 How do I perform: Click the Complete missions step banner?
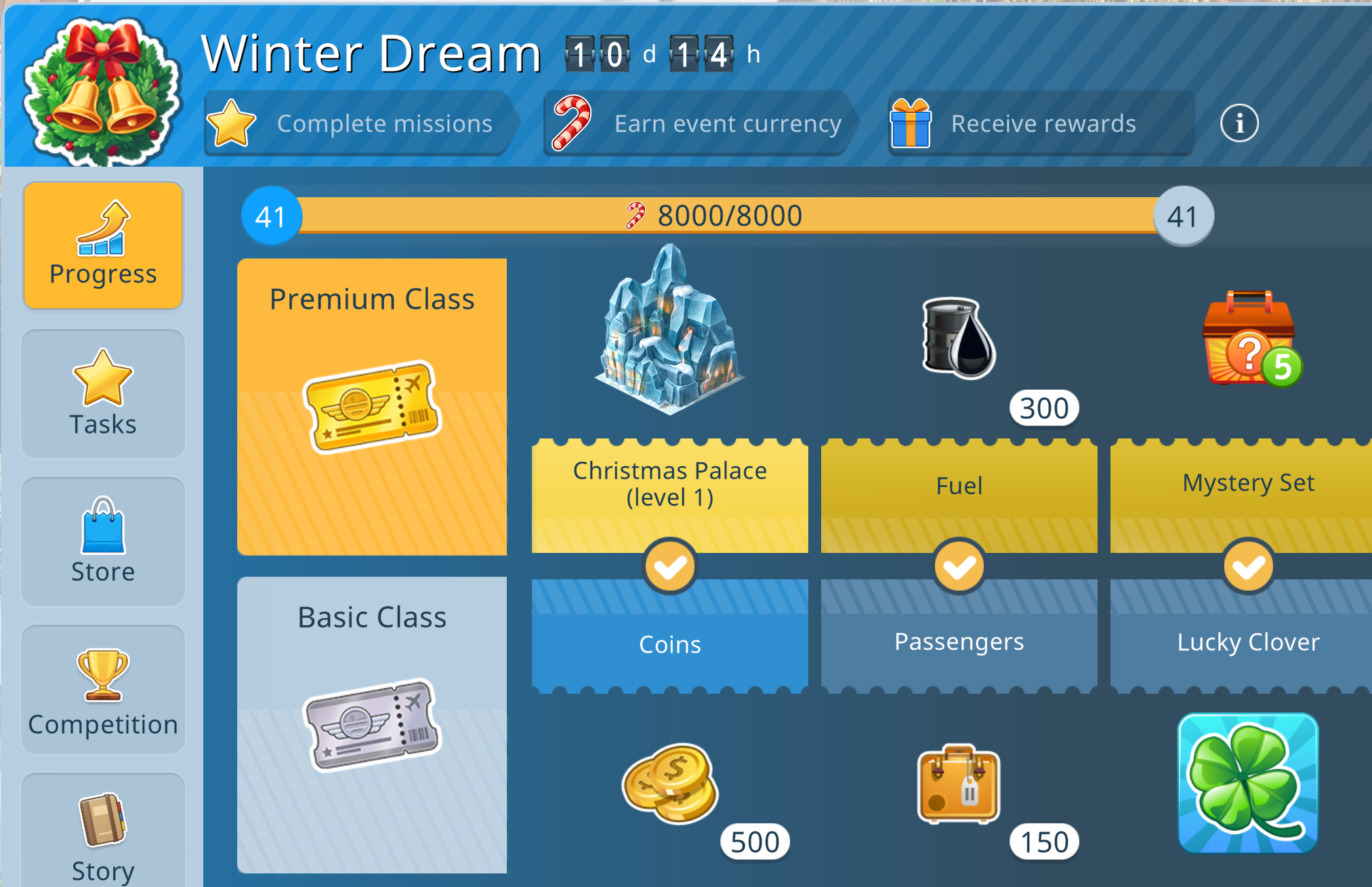359,123
